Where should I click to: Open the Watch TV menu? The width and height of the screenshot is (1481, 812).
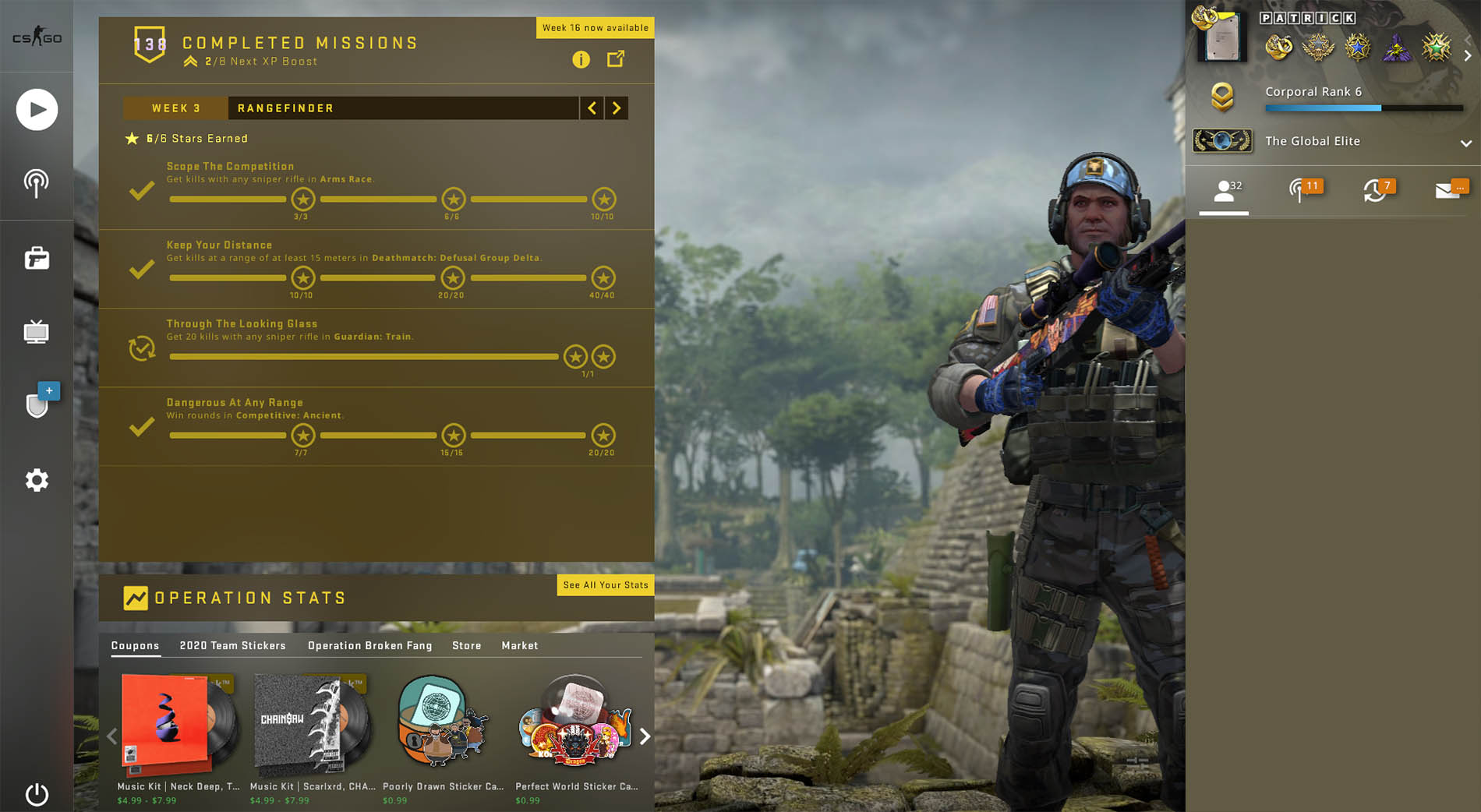coord(37,332)
